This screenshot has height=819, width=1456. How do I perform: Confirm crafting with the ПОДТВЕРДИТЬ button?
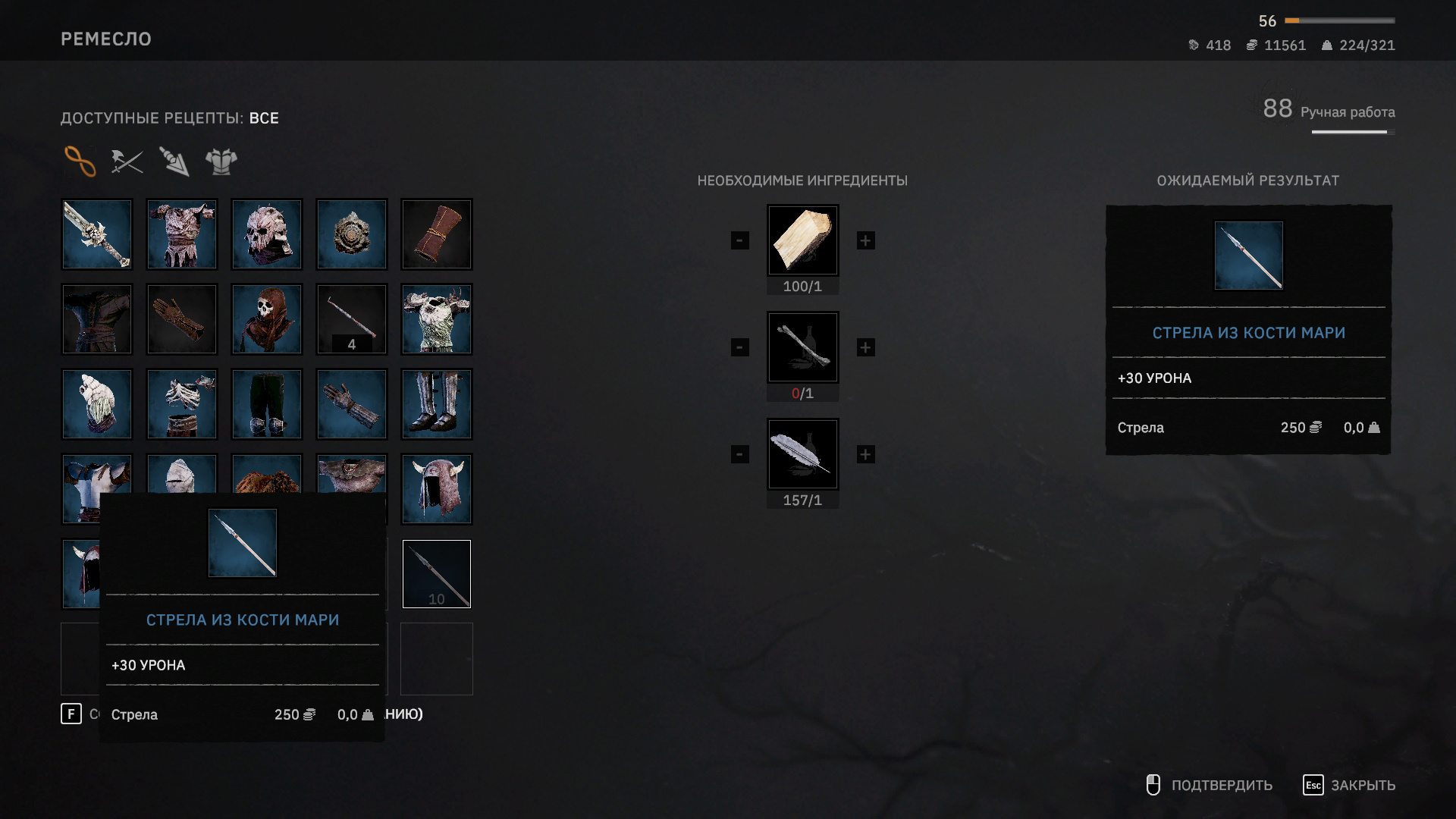[x=1210, y=785]
